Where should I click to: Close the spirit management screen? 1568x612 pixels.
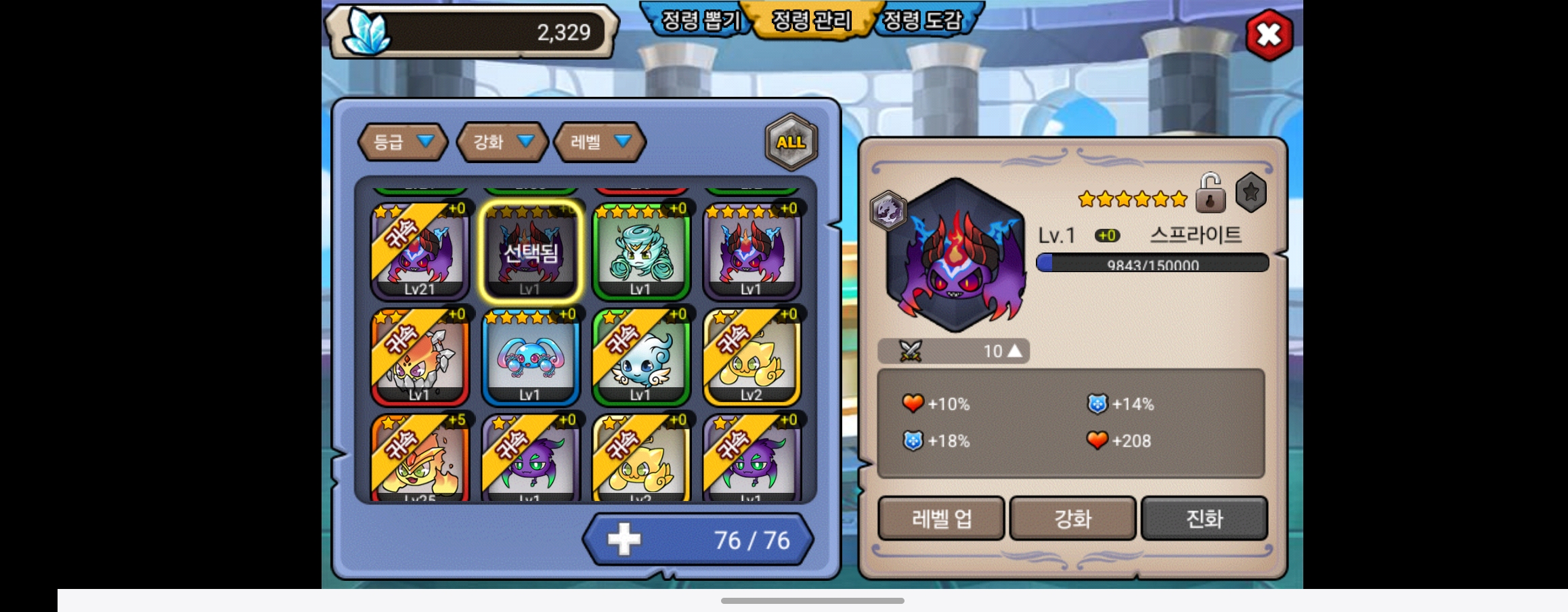[x=1268, y=35]
